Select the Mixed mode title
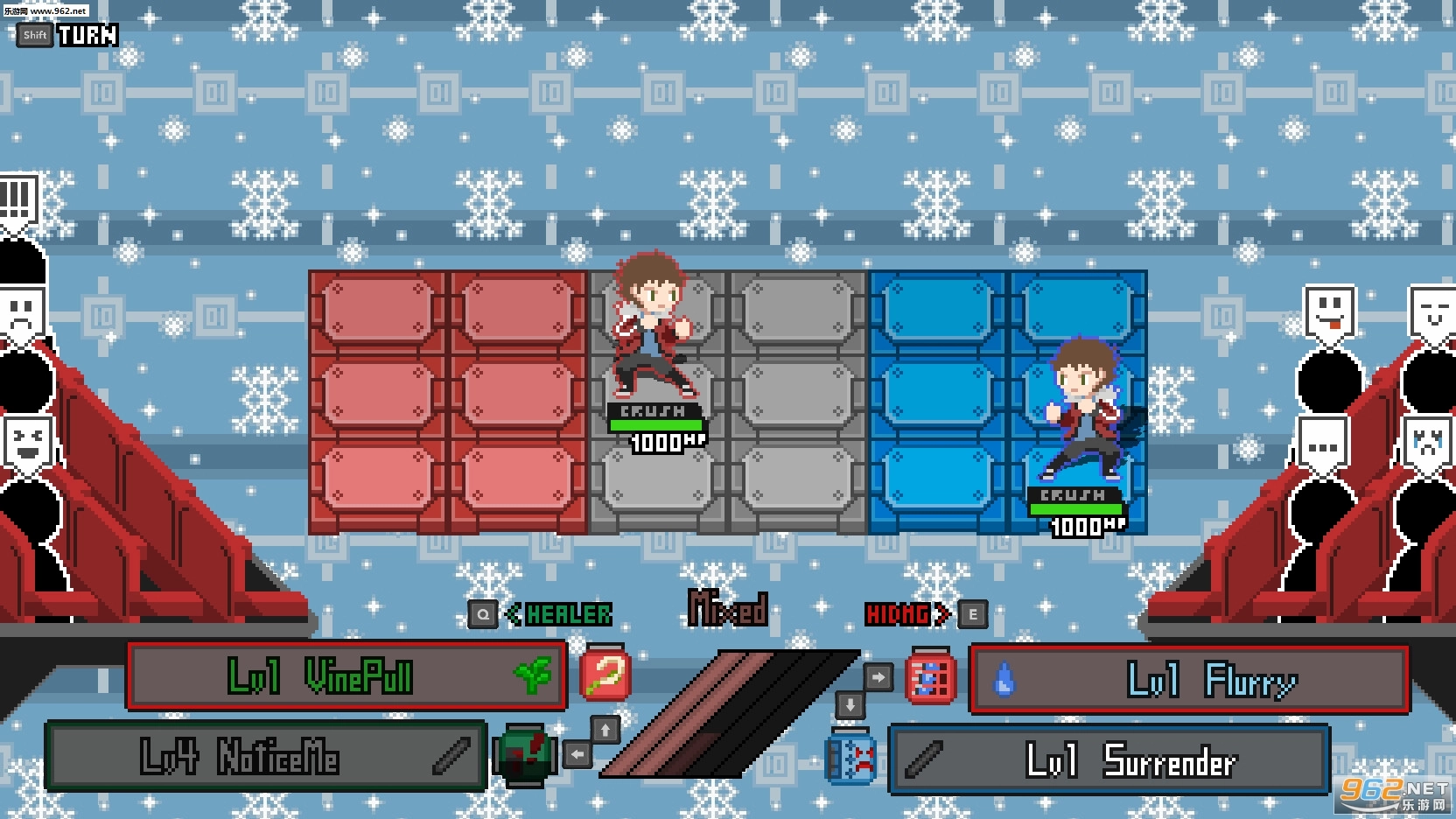This screenshot has width=1456, height=819. click(x=728, y=607)
